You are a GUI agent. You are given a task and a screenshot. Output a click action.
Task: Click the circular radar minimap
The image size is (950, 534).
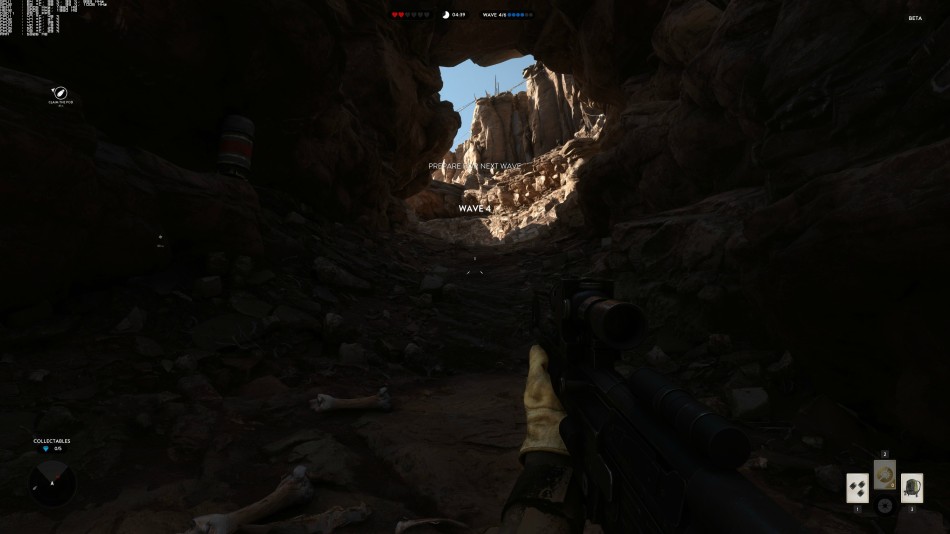pos(52,482)
